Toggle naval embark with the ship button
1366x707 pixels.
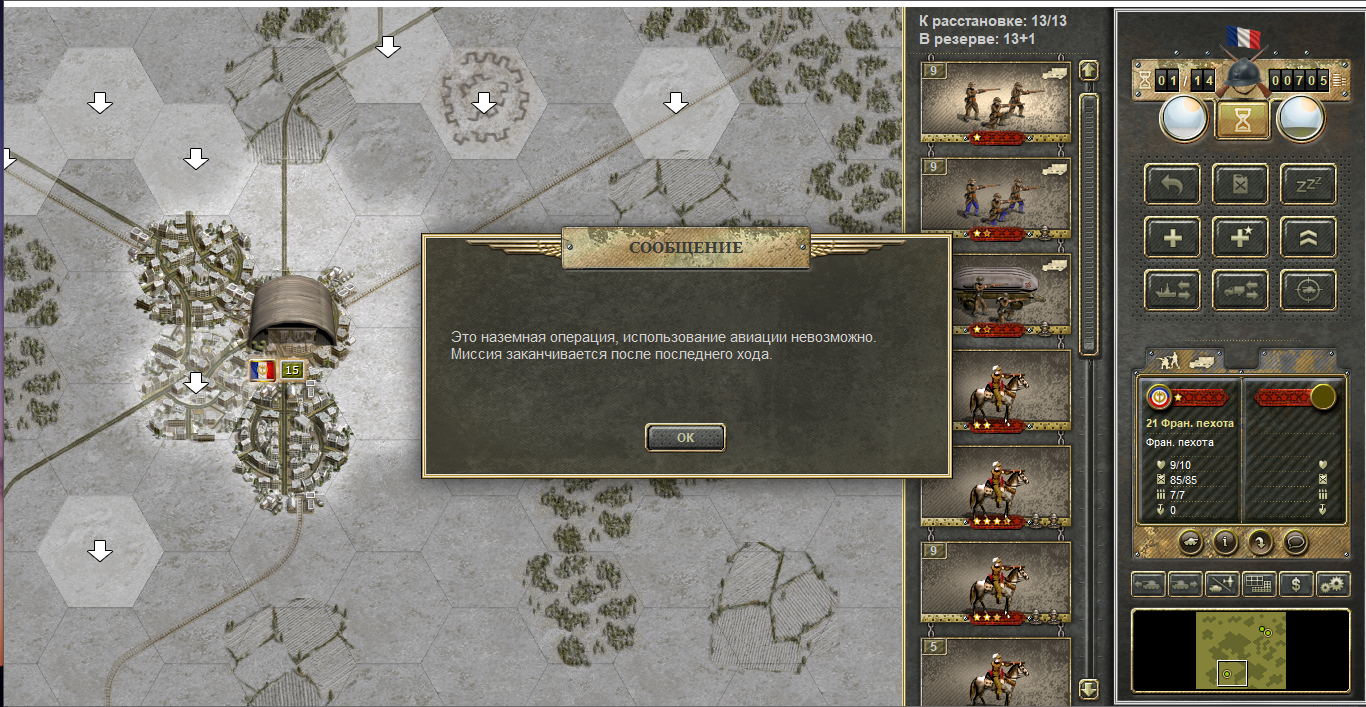coord(1172,290)
